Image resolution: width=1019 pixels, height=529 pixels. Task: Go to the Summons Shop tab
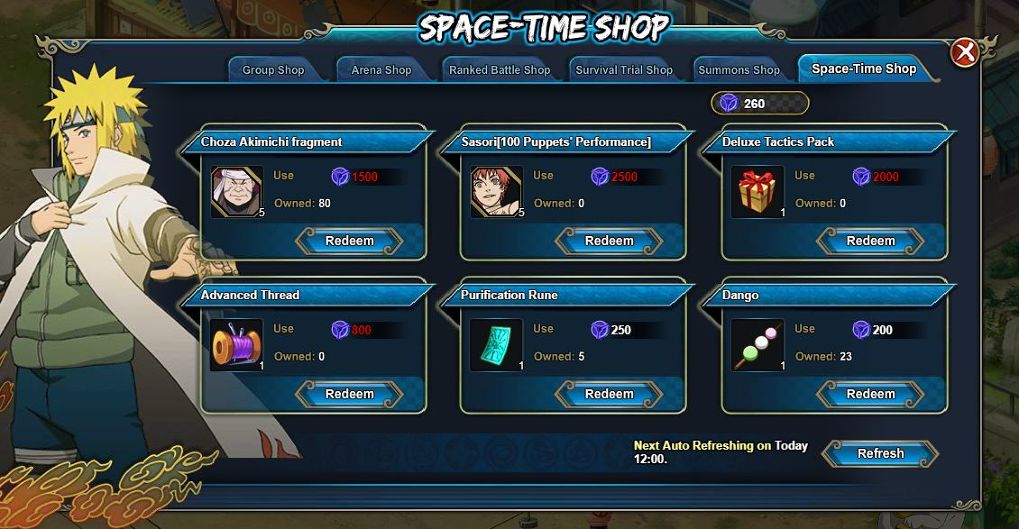point(738,70)
